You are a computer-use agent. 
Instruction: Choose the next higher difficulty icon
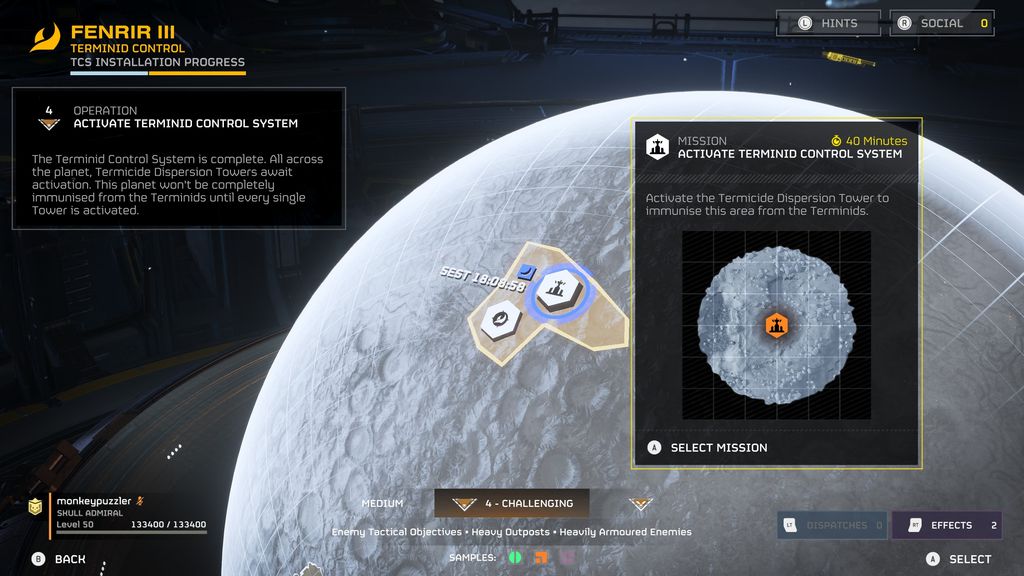640,503
